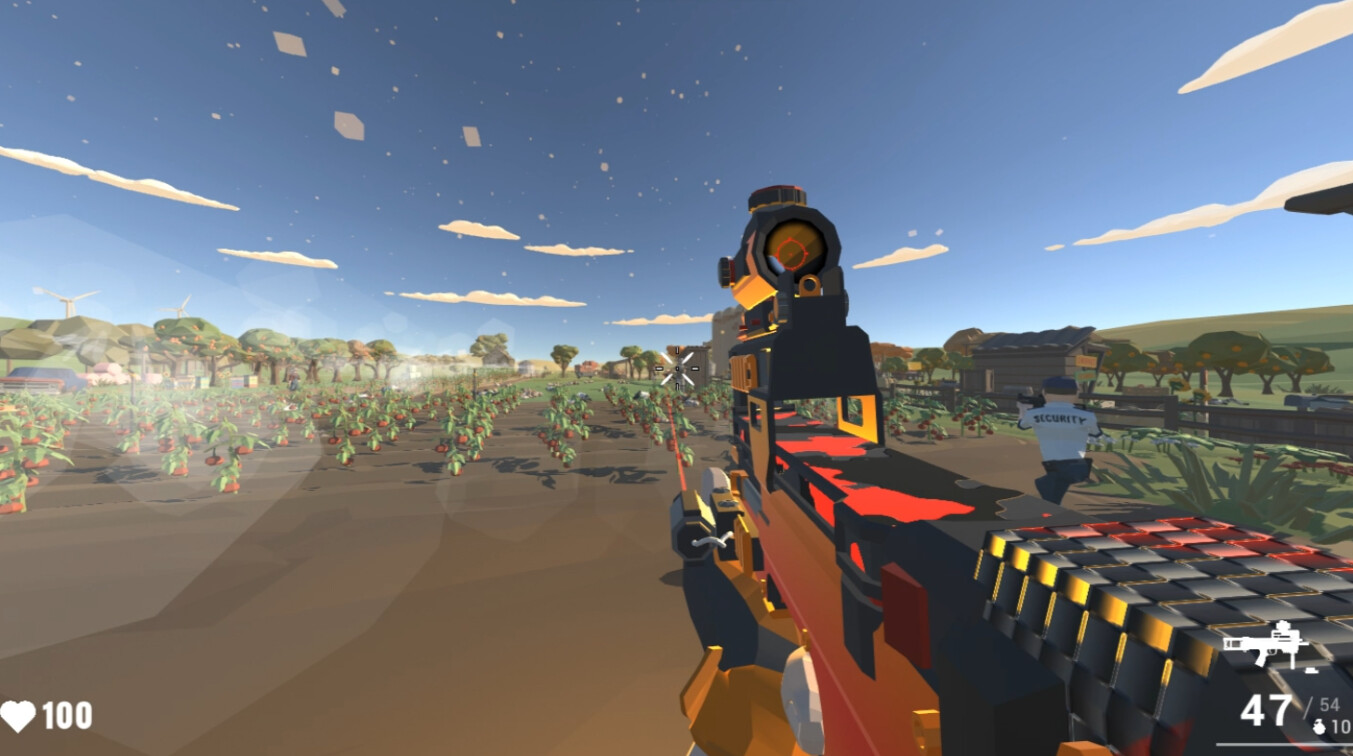The height and width of the screenshot is (756, 1353).
Task: Click the leftmost wind turbine
Action: pos(68,300)
